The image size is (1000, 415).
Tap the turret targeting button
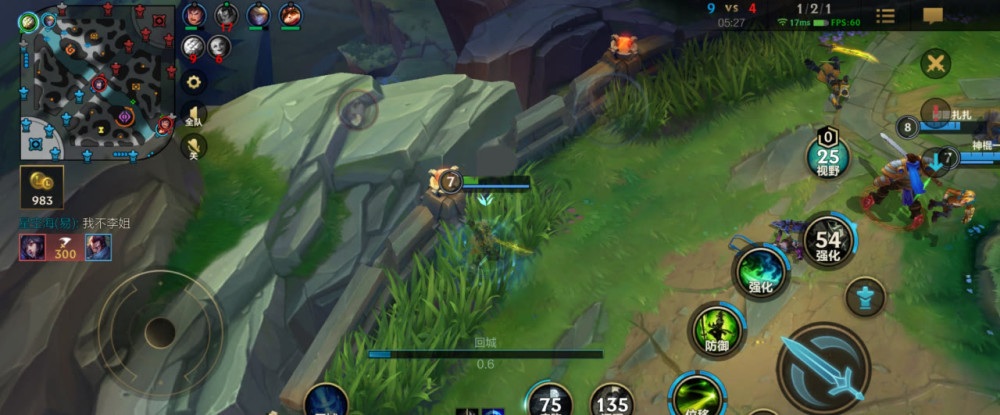click(865, 297)
